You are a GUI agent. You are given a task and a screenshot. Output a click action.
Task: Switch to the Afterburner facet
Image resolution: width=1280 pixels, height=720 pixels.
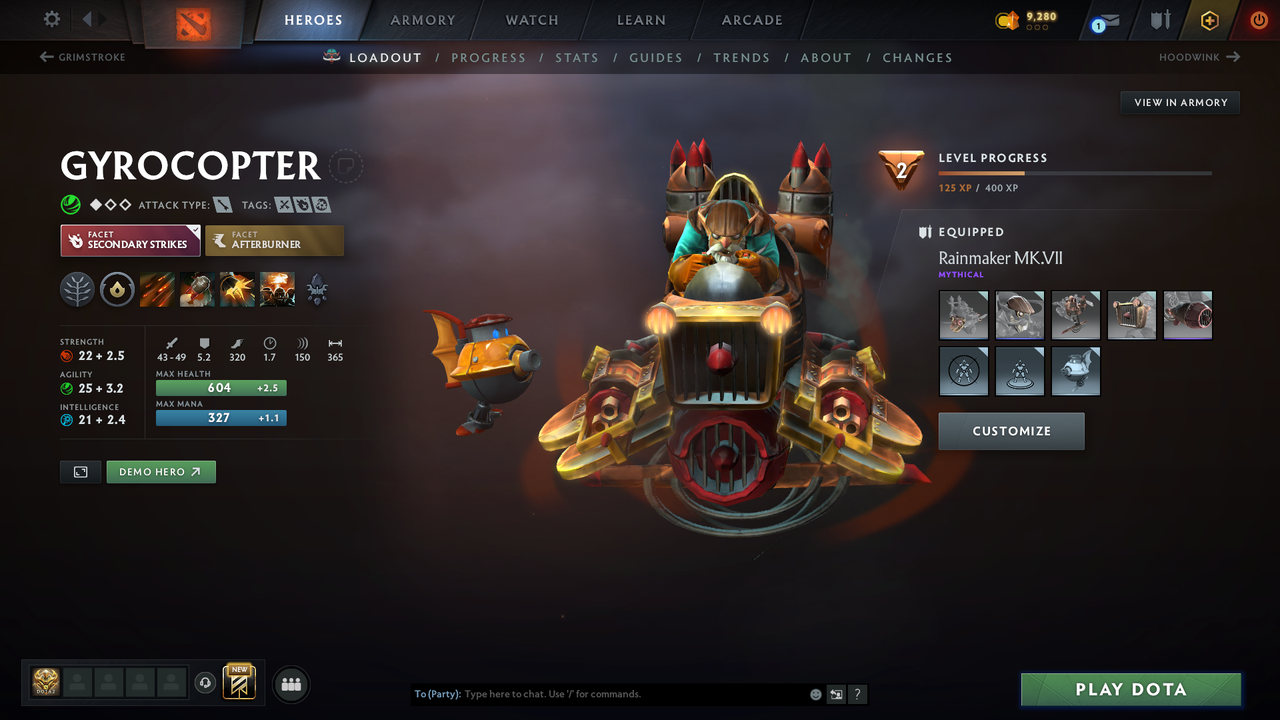point(274,240)
